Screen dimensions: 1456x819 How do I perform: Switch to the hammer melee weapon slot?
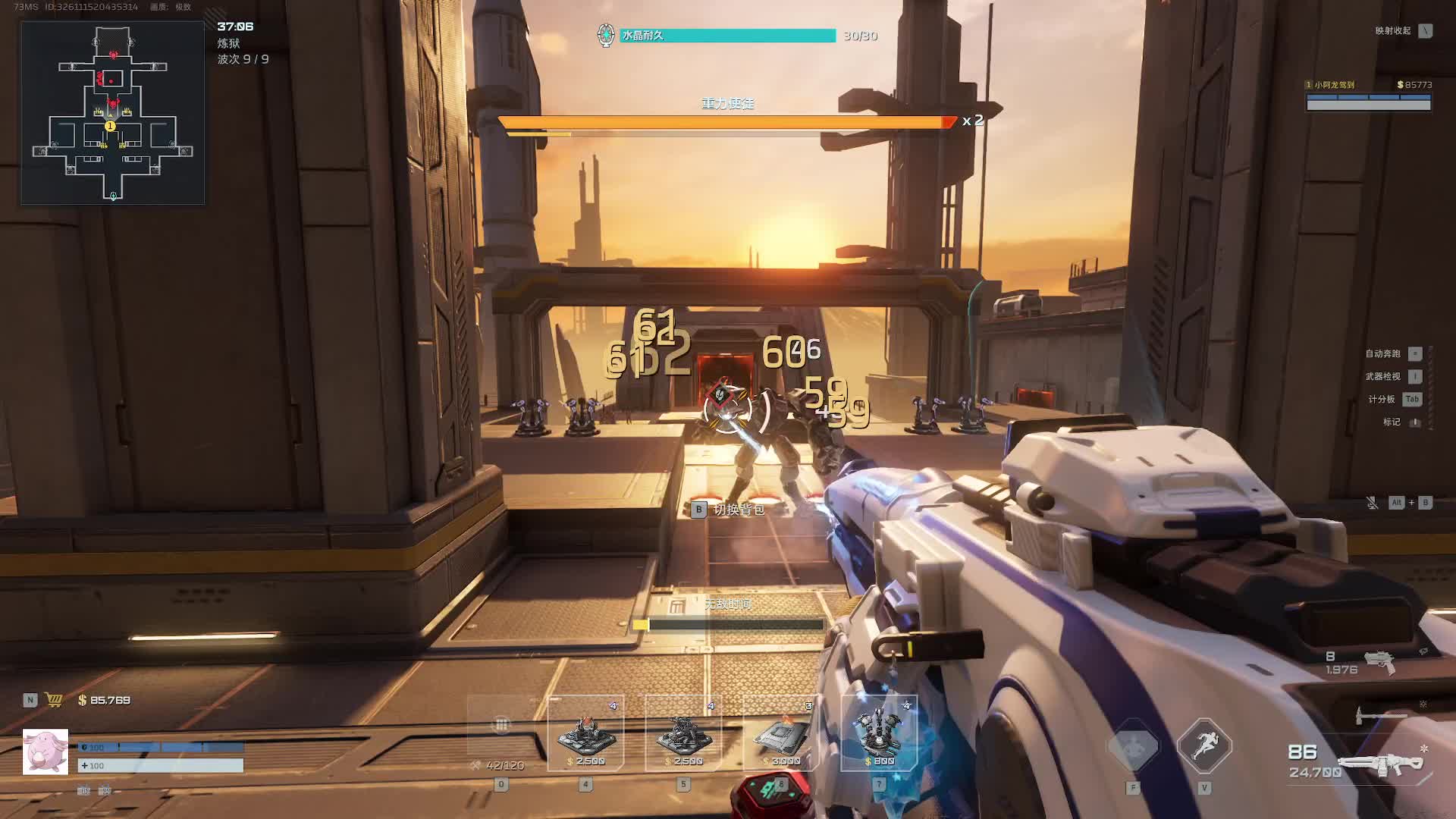1380,714
